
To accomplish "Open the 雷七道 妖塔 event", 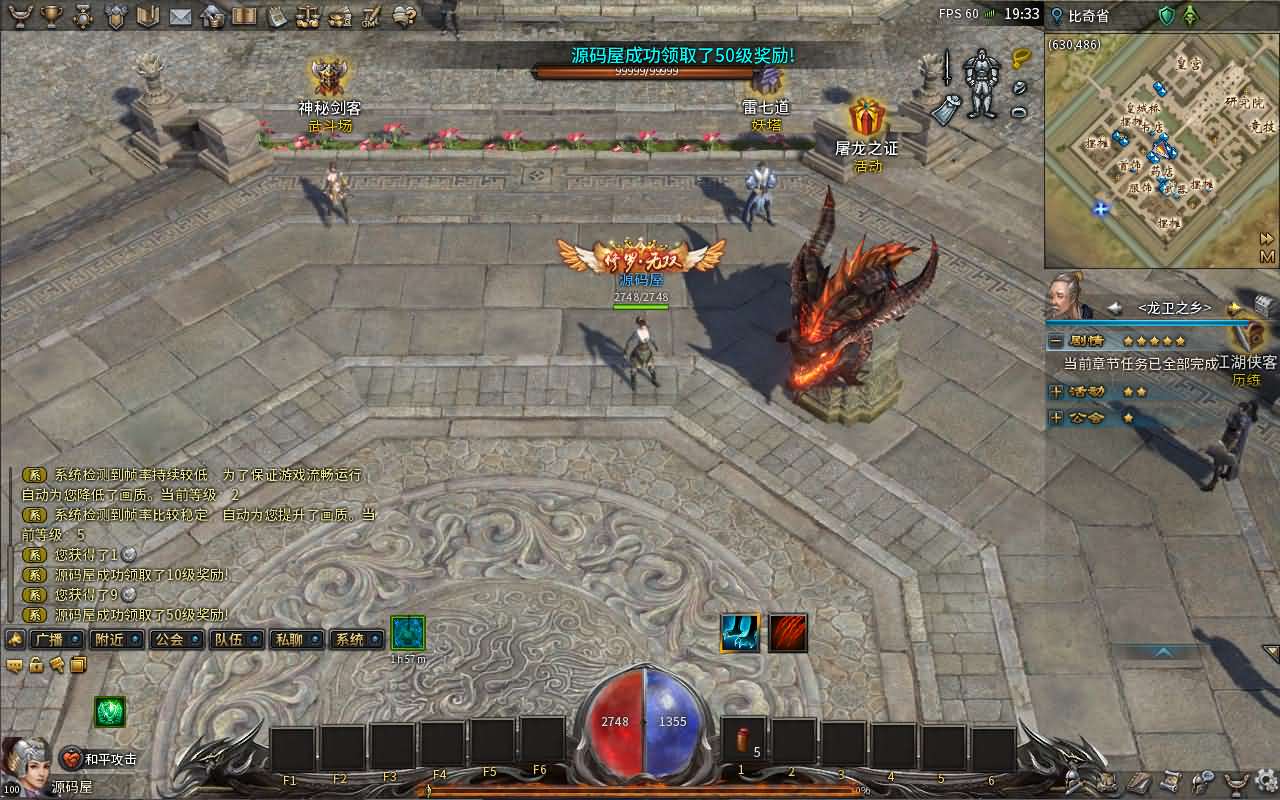I will tap(766, 80).
